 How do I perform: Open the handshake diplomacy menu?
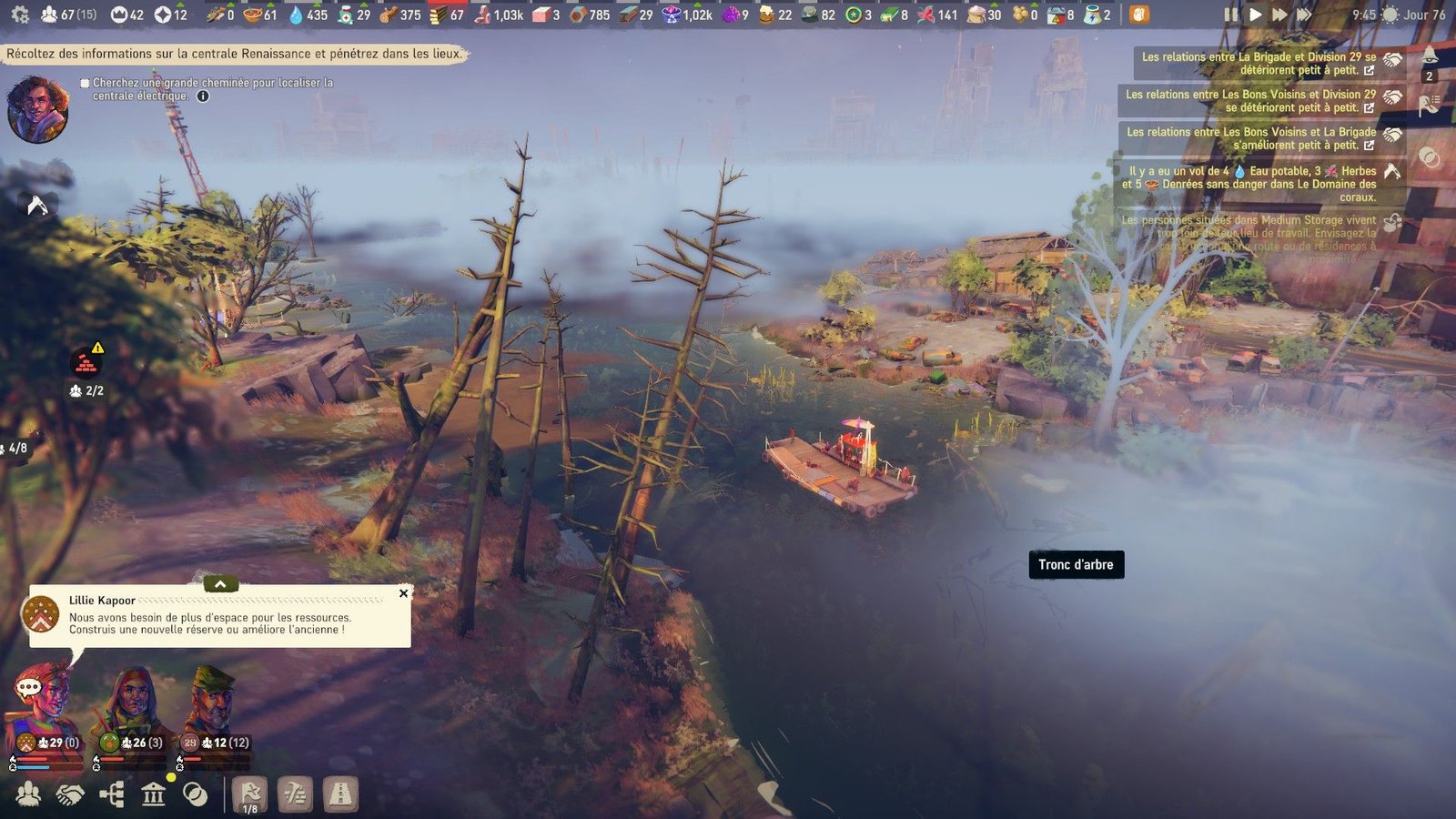70,794
